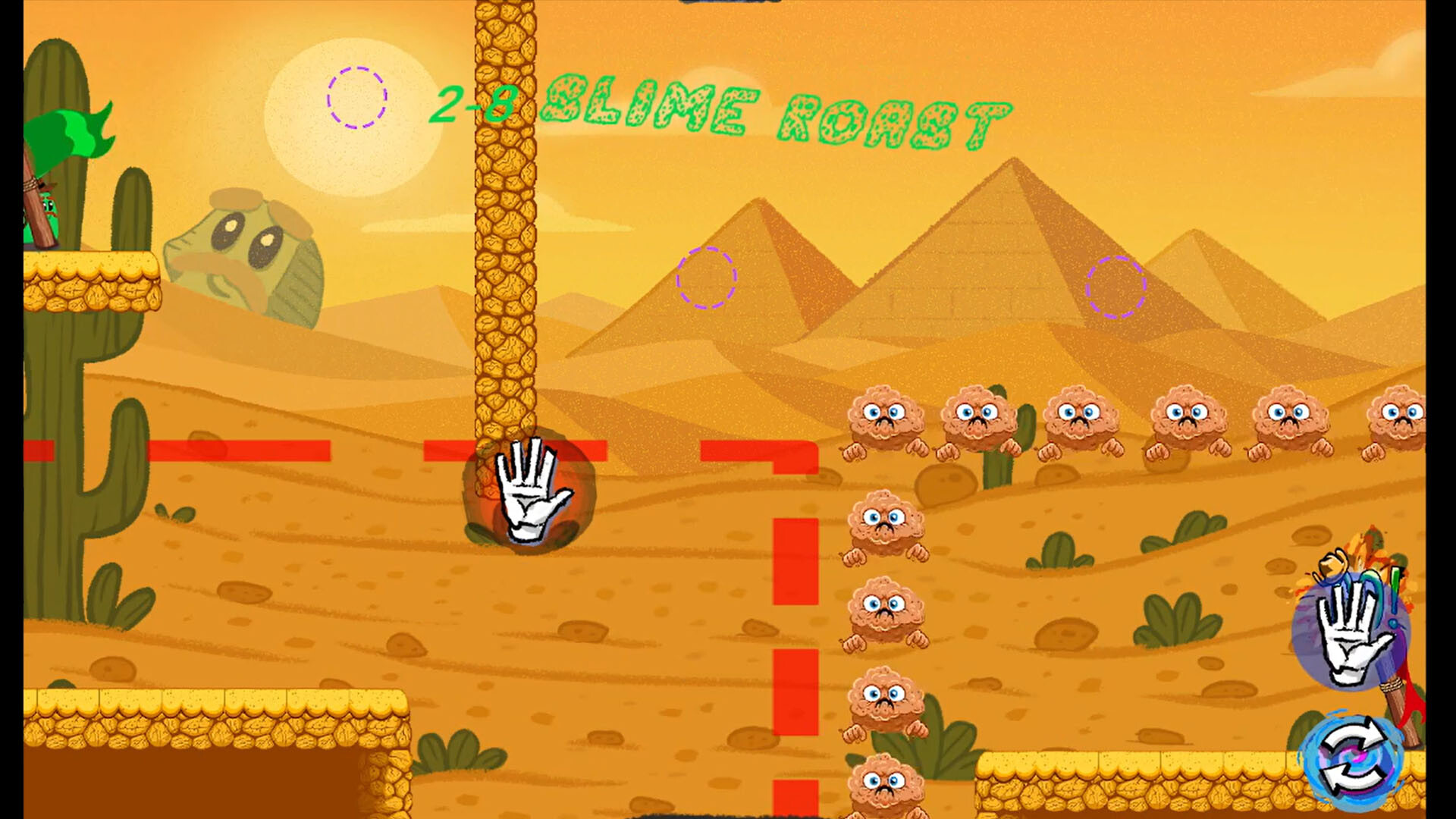1456x819 pixels.
Task: Click the dashed purple circle over the right pyramid
Action: point(1115,288)
